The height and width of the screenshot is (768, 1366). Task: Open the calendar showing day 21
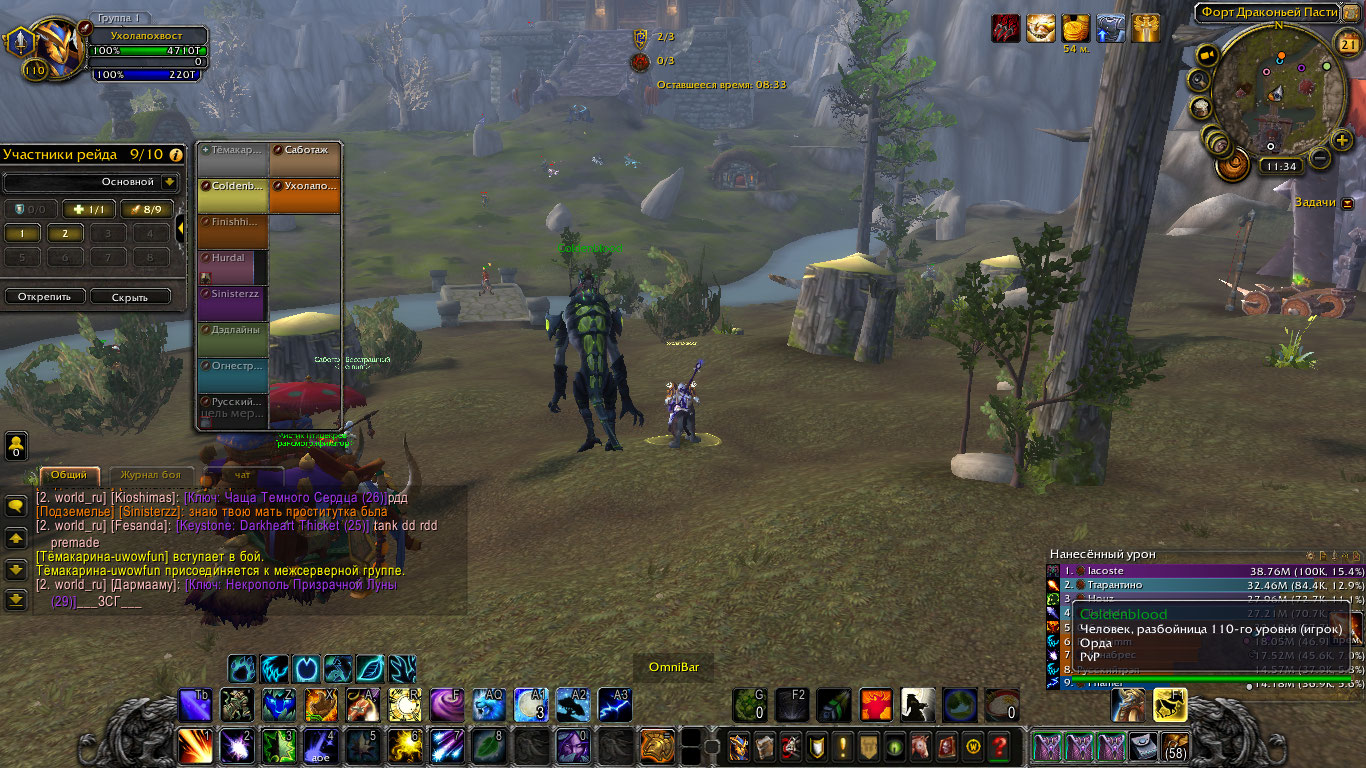(x=1347, y=43)
